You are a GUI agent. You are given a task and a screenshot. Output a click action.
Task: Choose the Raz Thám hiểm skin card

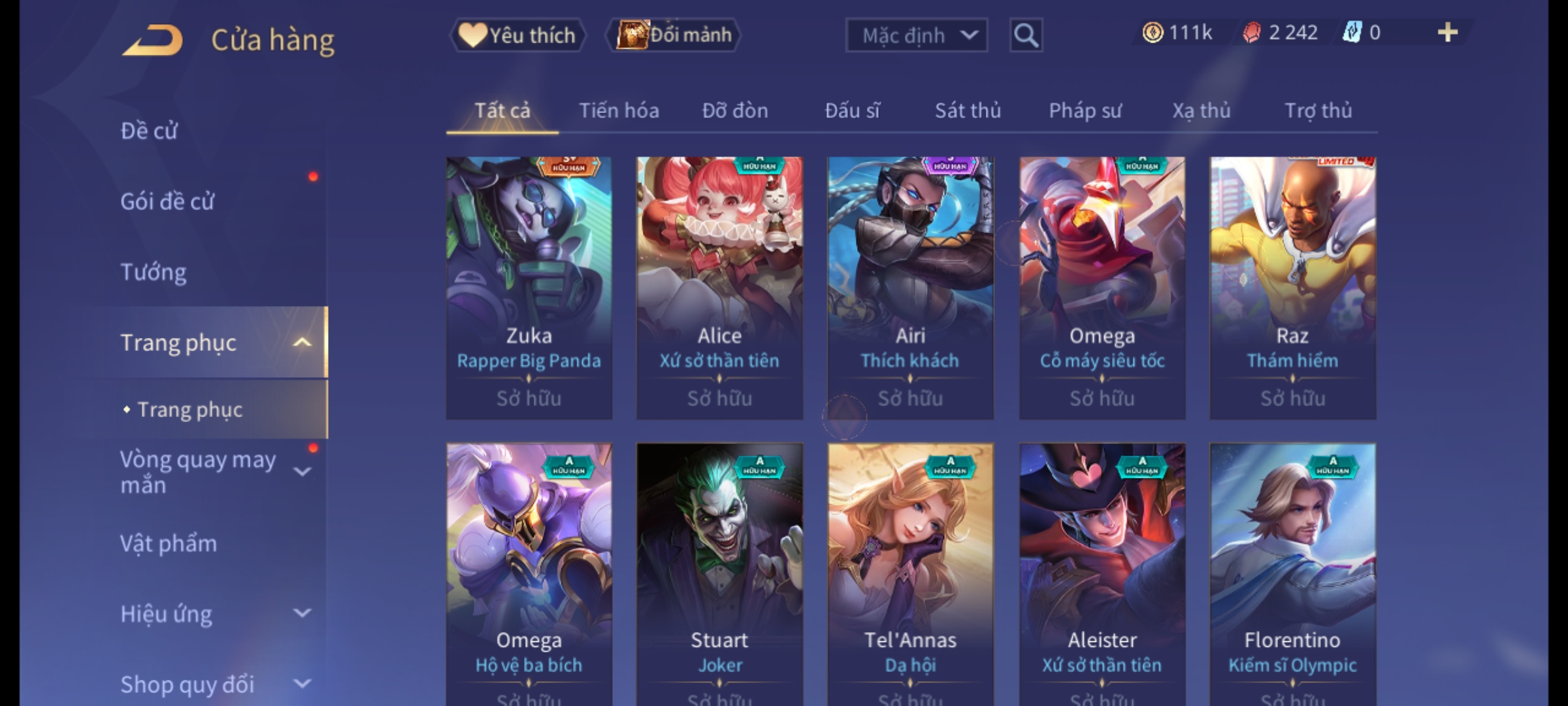pos(1292,288)
